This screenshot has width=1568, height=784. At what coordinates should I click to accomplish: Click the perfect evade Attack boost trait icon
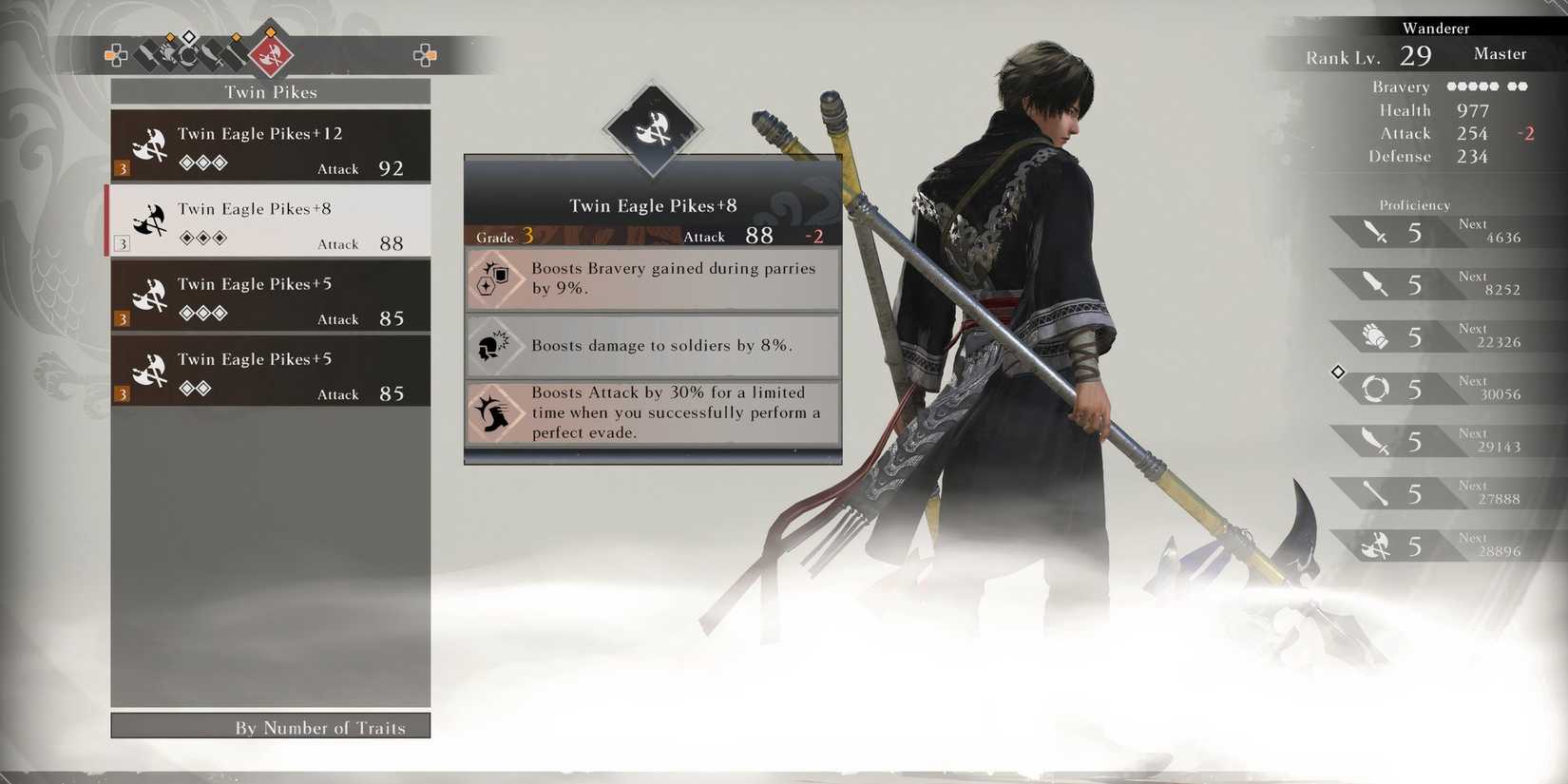494,412
